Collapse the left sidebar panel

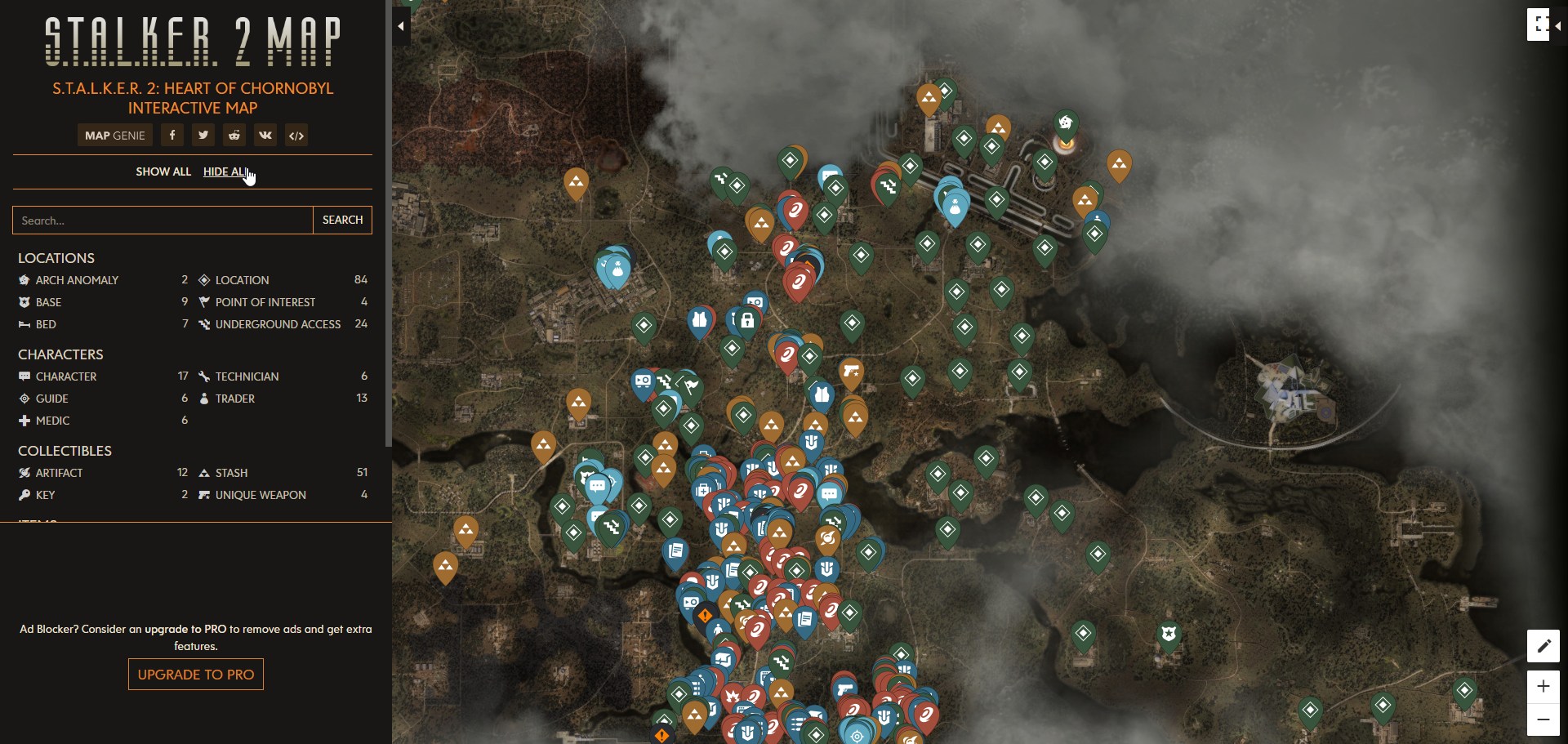[401, 26]
